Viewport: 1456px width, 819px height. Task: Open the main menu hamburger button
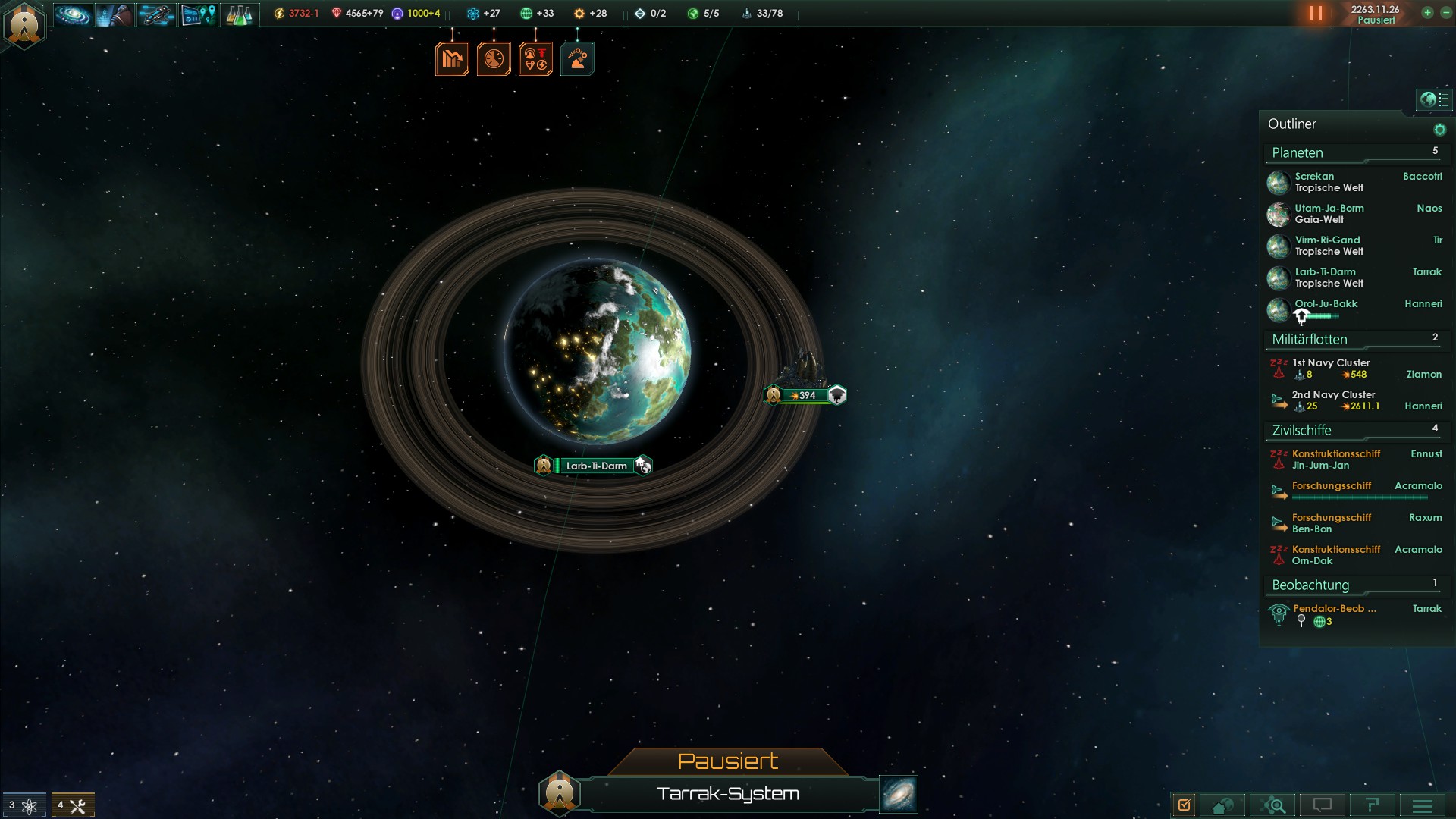(x=1423, y=805)
